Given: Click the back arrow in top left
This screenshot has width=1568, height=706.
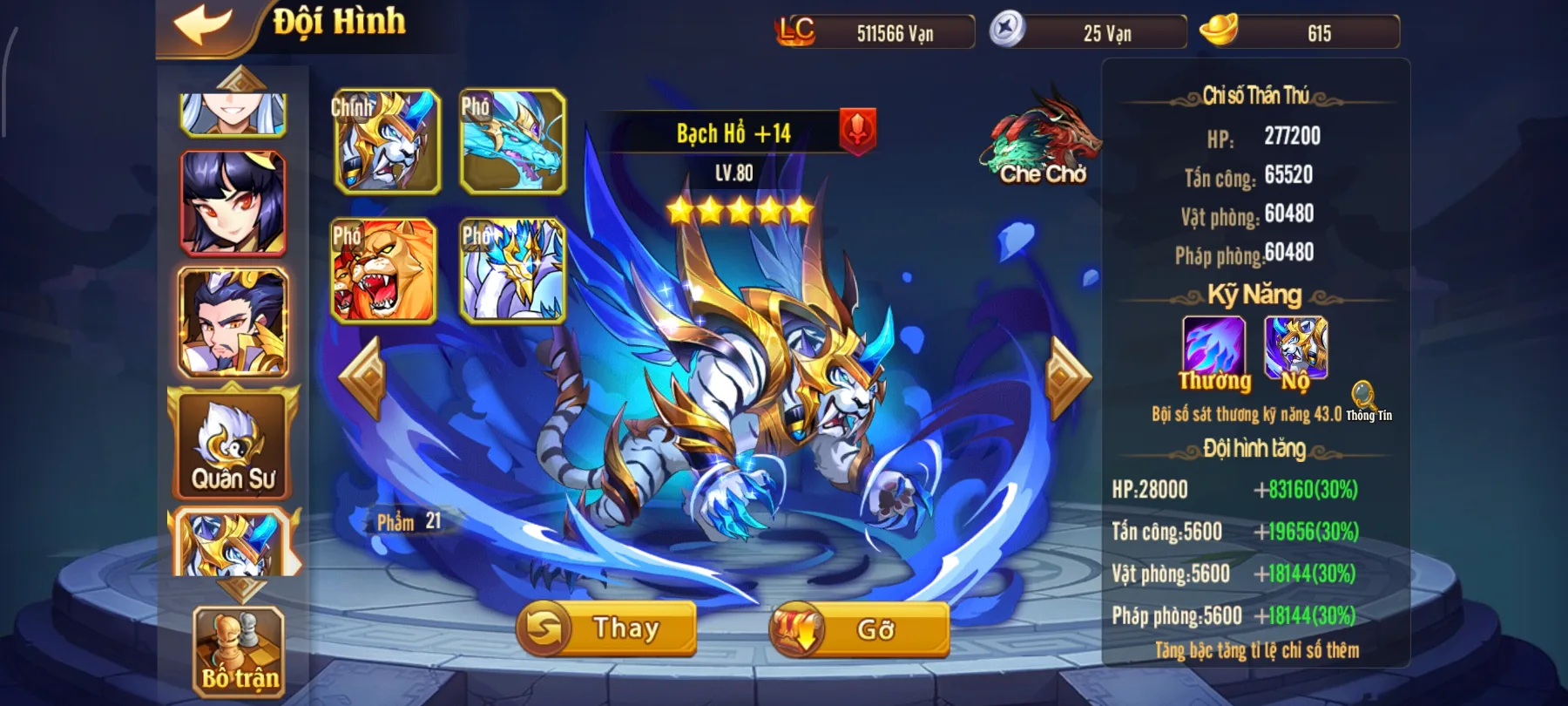Looking at the screenshot, I should coord(204,24).
